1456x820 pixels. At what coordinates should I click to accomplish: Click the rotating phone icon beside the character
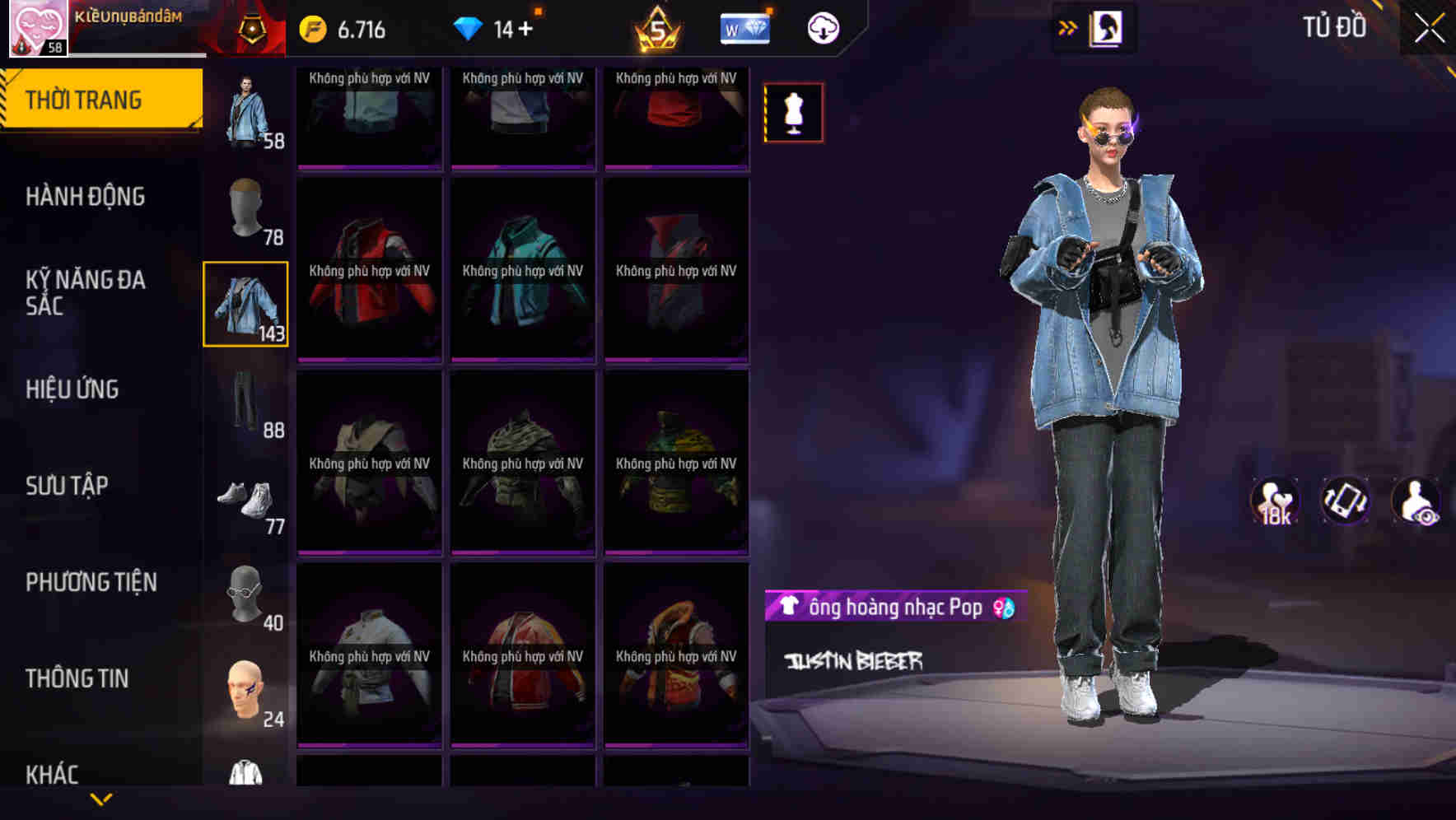pyautogui.click(x=1343, y=502)
